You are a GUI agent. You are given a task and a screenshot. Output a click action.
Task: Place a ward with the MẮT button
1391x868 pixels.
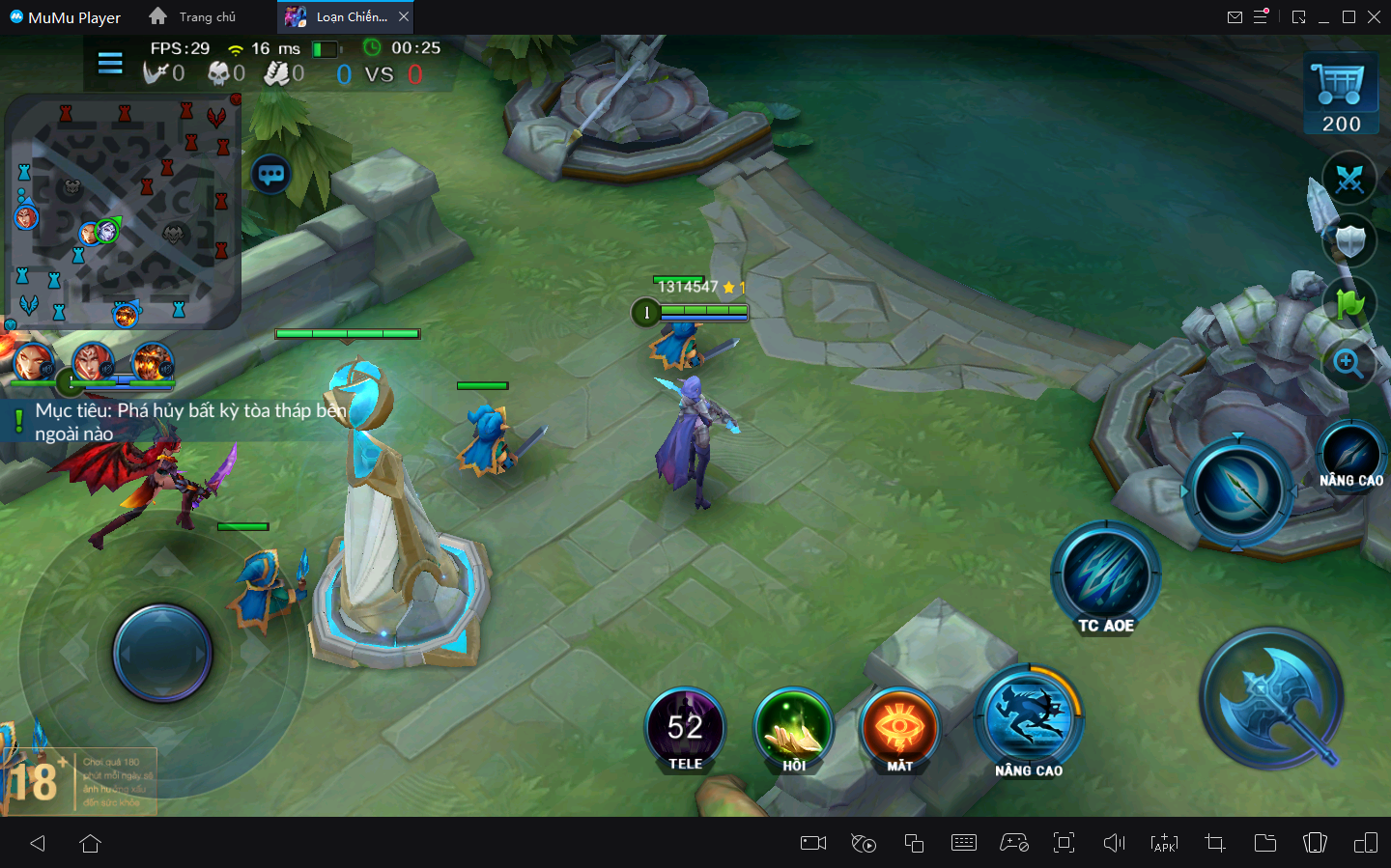coord(899,729)
